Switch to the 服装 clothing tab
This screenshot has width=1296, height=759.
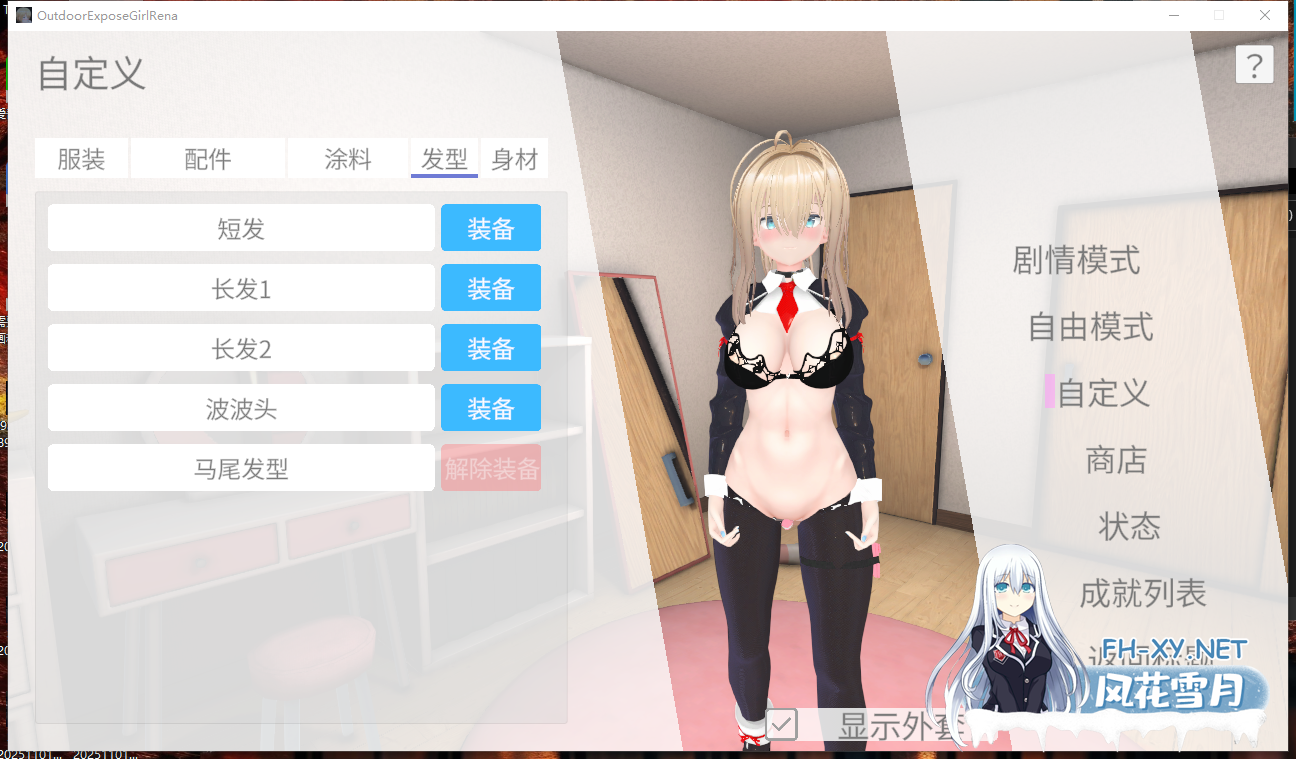point(81,157)
